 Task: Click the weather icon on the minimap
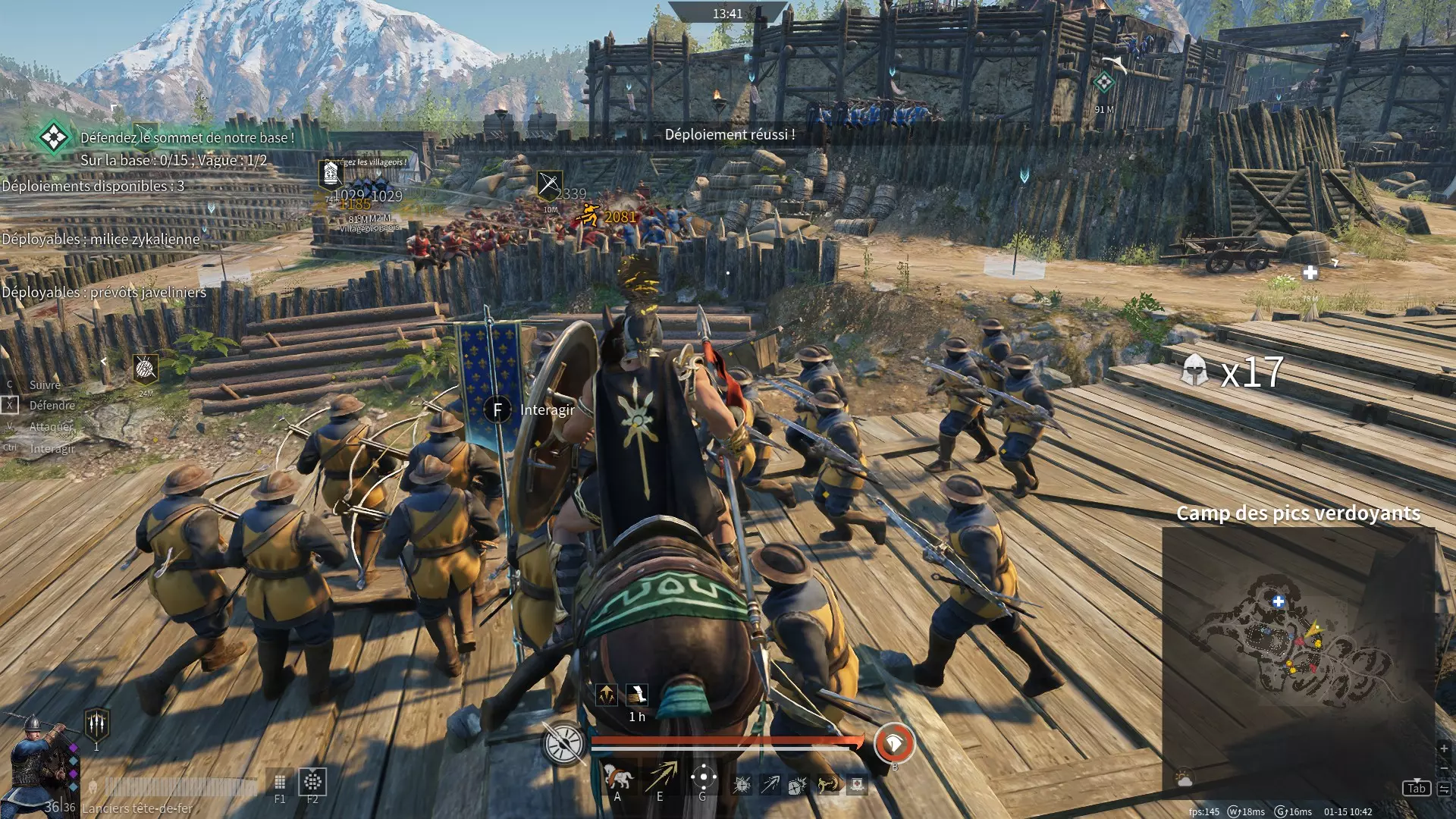point(1184,779)
